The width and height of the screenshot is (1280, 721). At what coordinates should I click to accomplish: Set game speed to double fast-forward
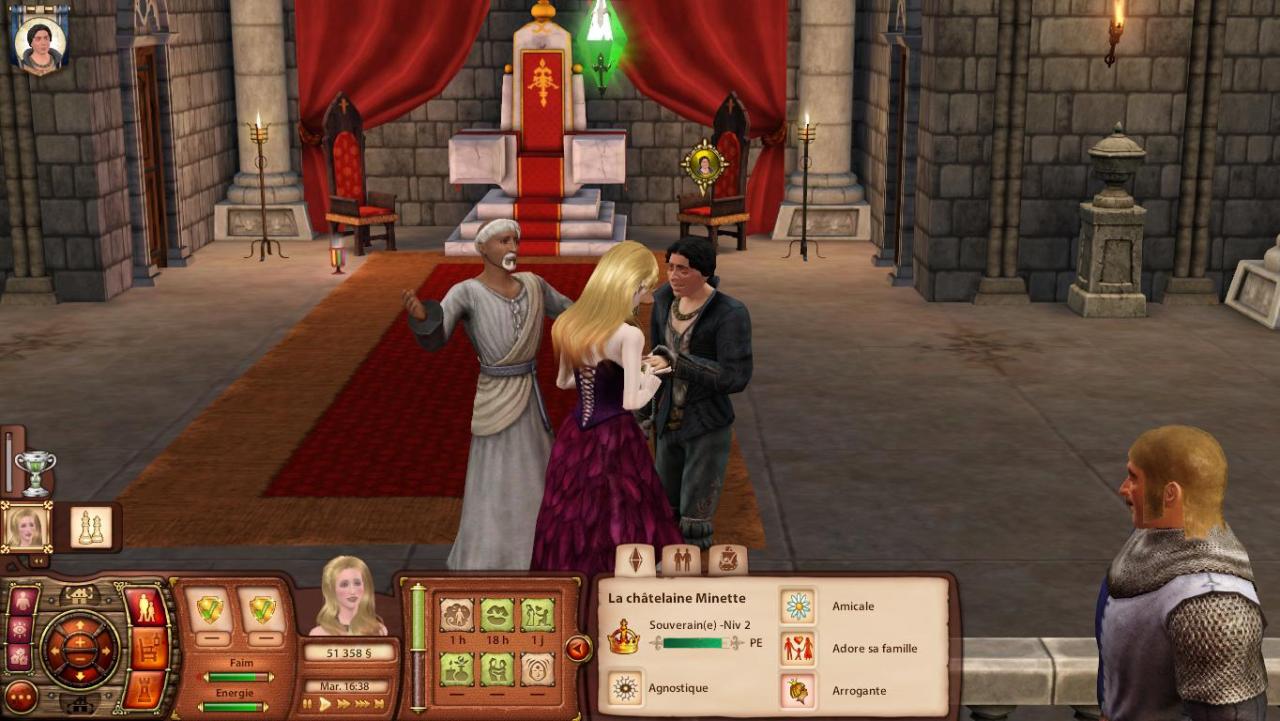pos(345,704)
